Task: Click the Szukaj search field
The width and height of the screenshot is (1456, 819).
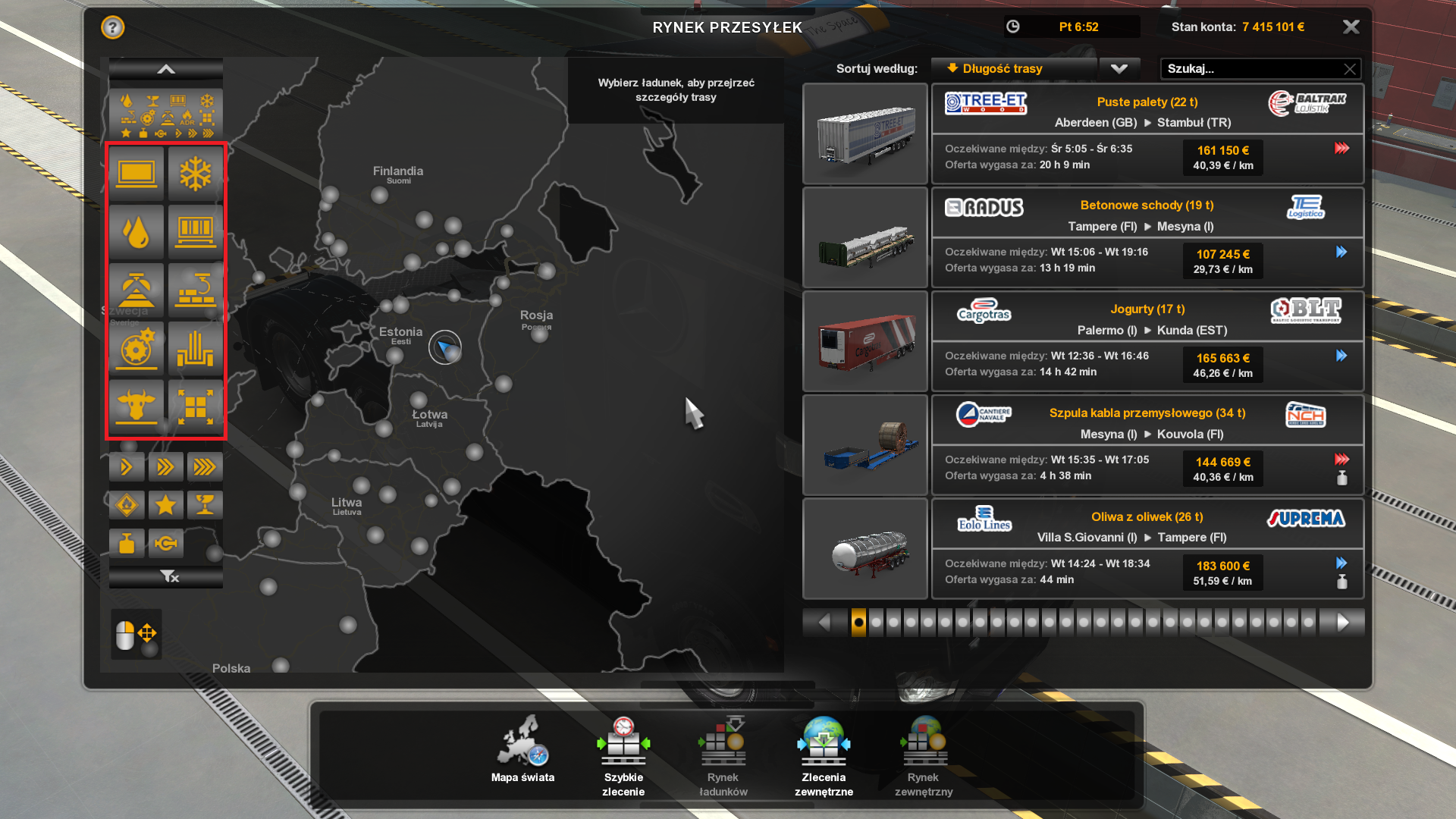Action: point(1251,69)
